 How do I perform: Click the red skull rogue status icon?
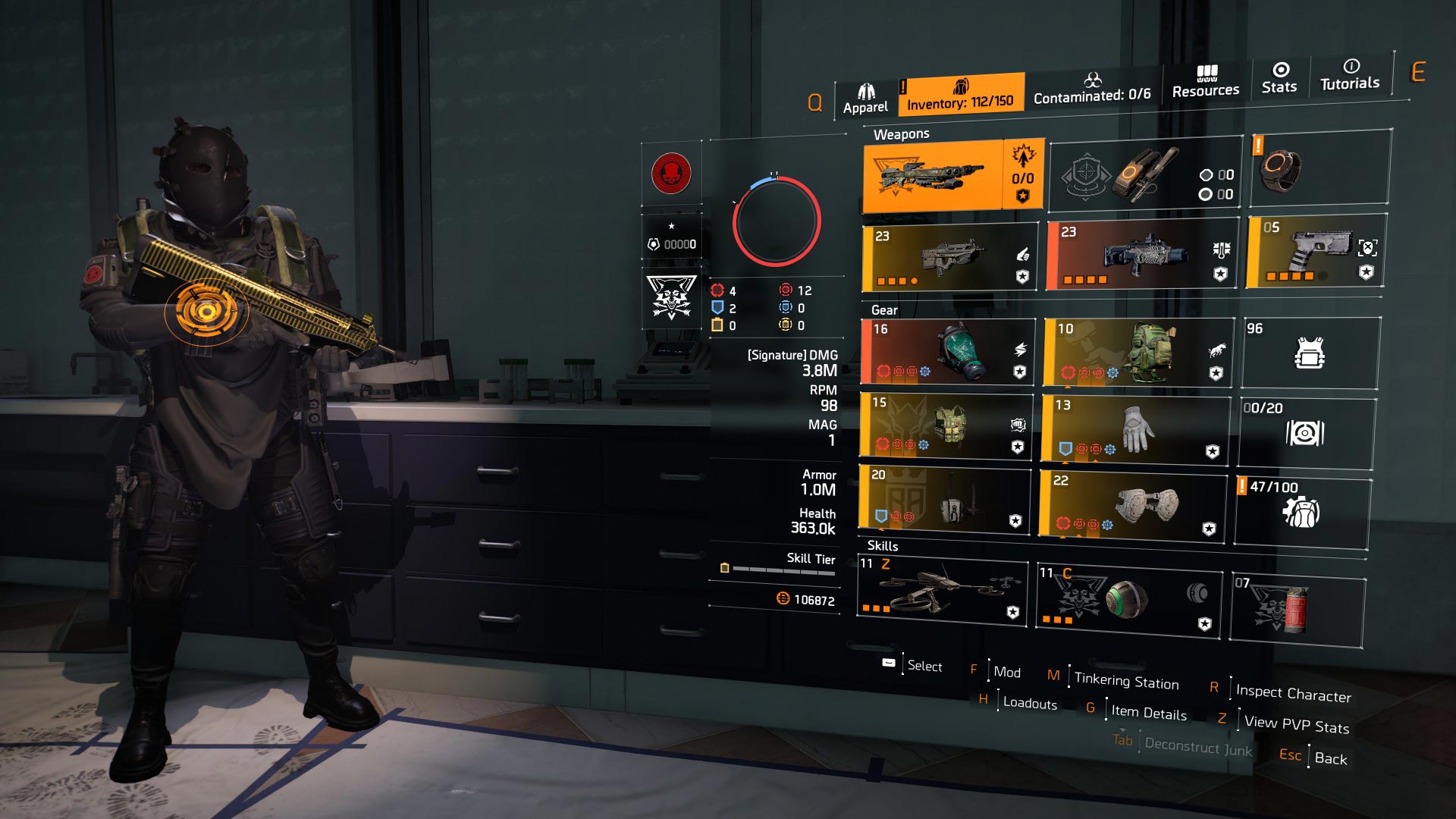pyautogui.click(x=671, y=174)
